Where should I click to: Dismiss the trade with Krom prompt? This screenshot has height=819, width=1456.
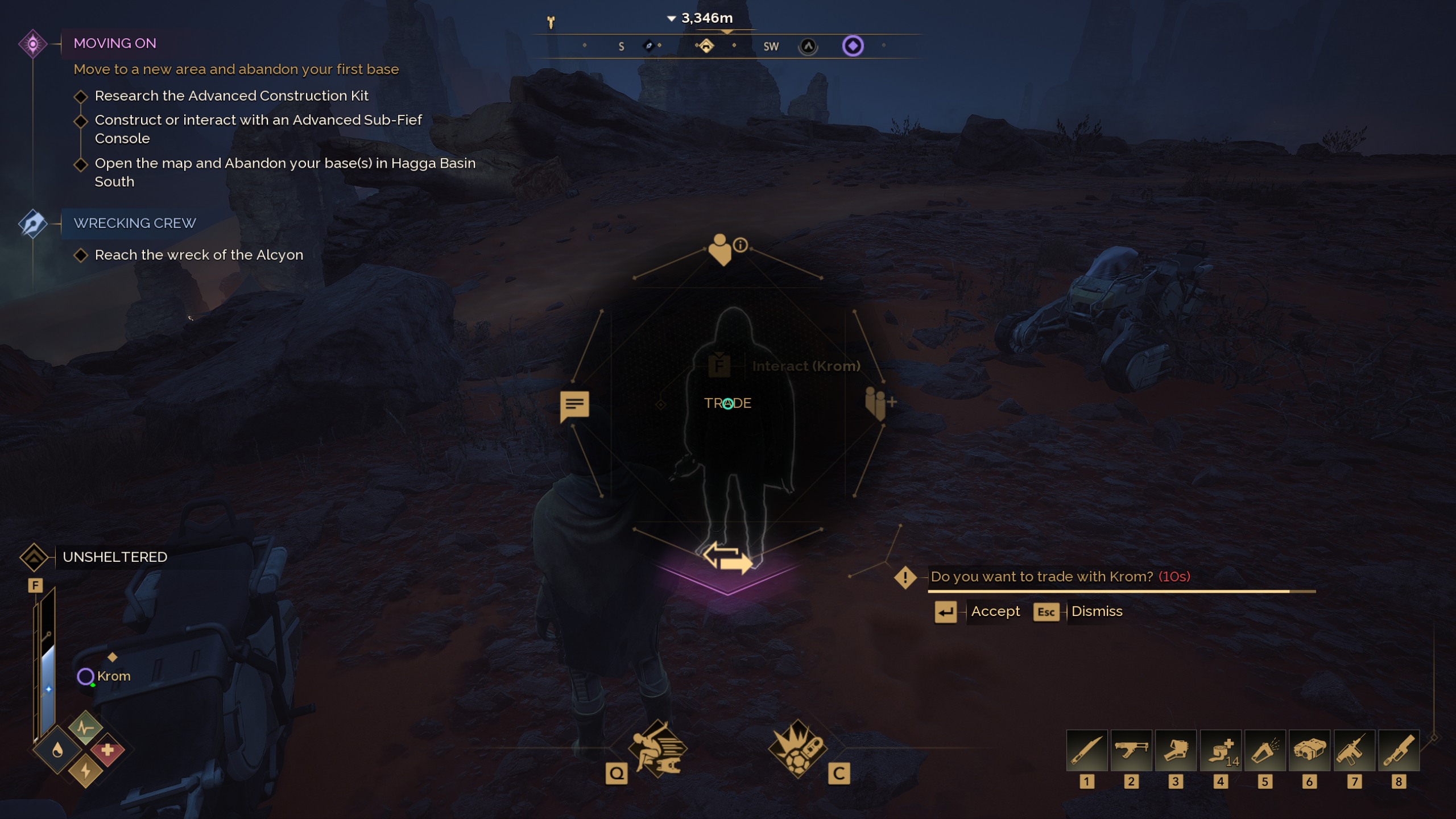(x=1097, y=611)
